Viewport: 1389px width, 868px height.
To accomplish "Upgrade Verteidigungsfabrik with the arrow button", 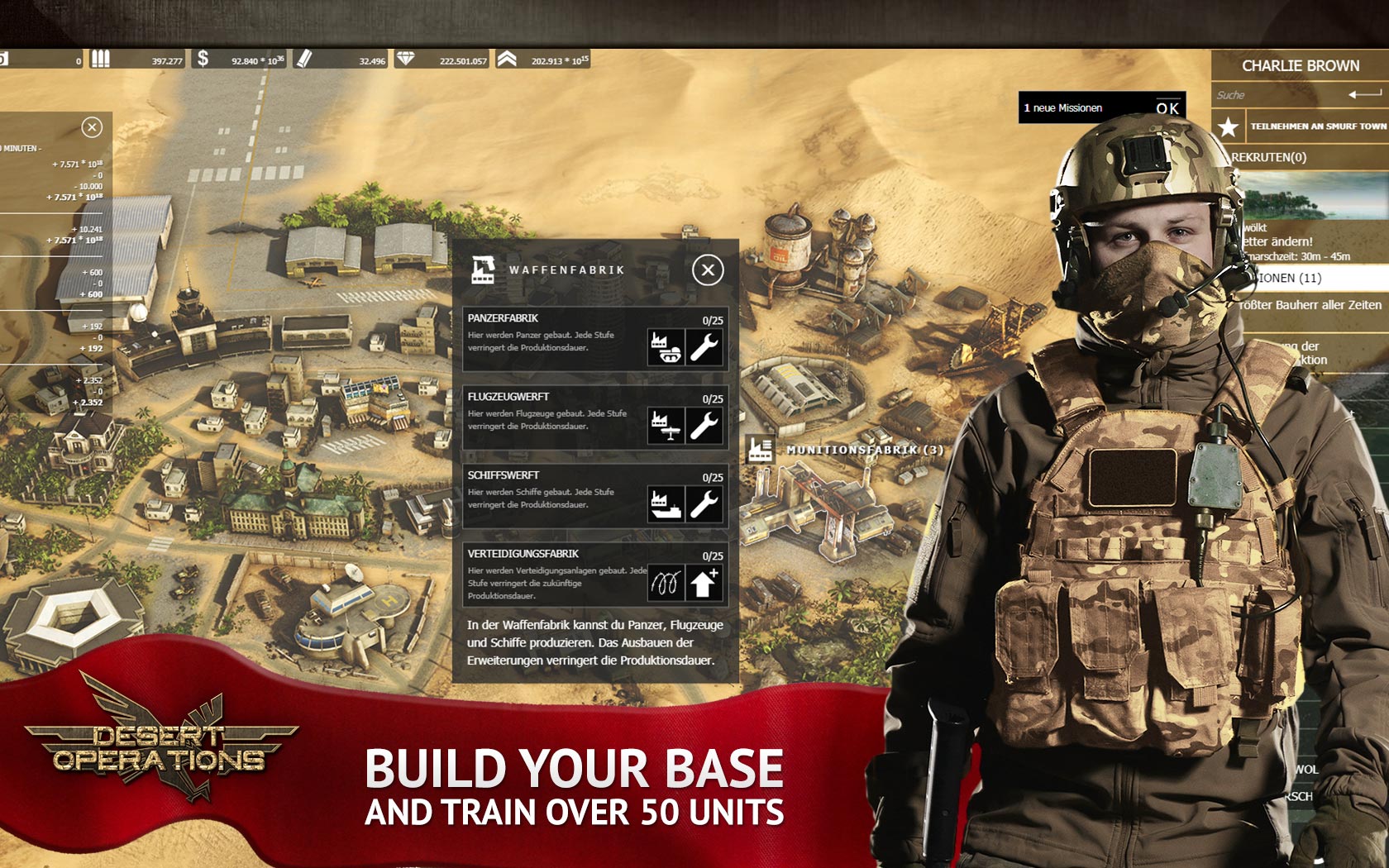I will (x=705, y=584).
